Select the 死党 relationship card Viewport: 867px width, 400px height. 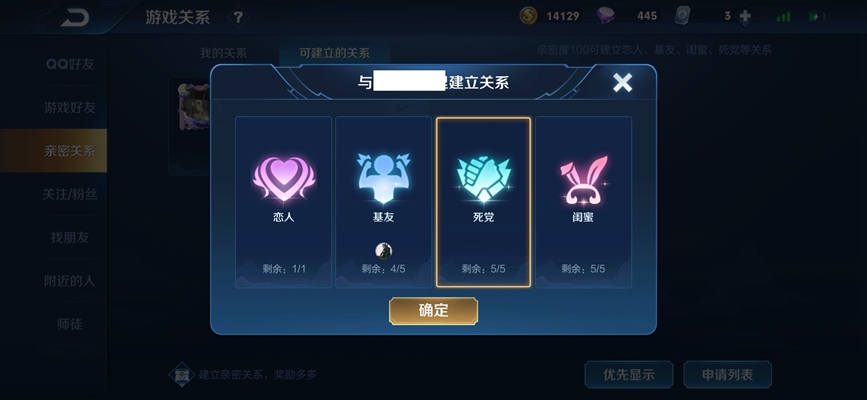(483, 202)
